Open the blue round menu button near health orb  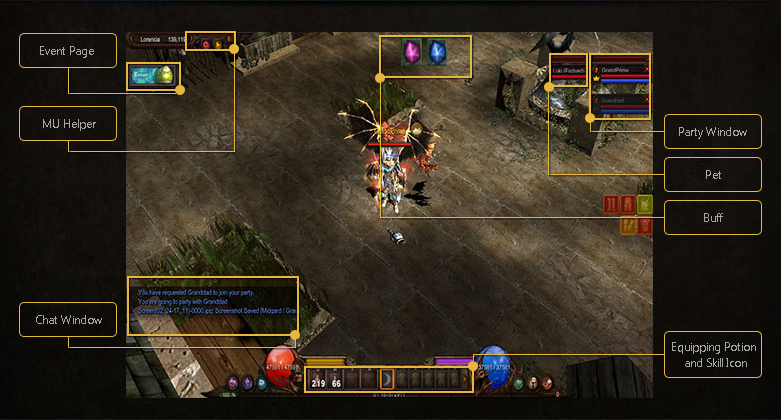pyautogui.click(x=261, y=383)
